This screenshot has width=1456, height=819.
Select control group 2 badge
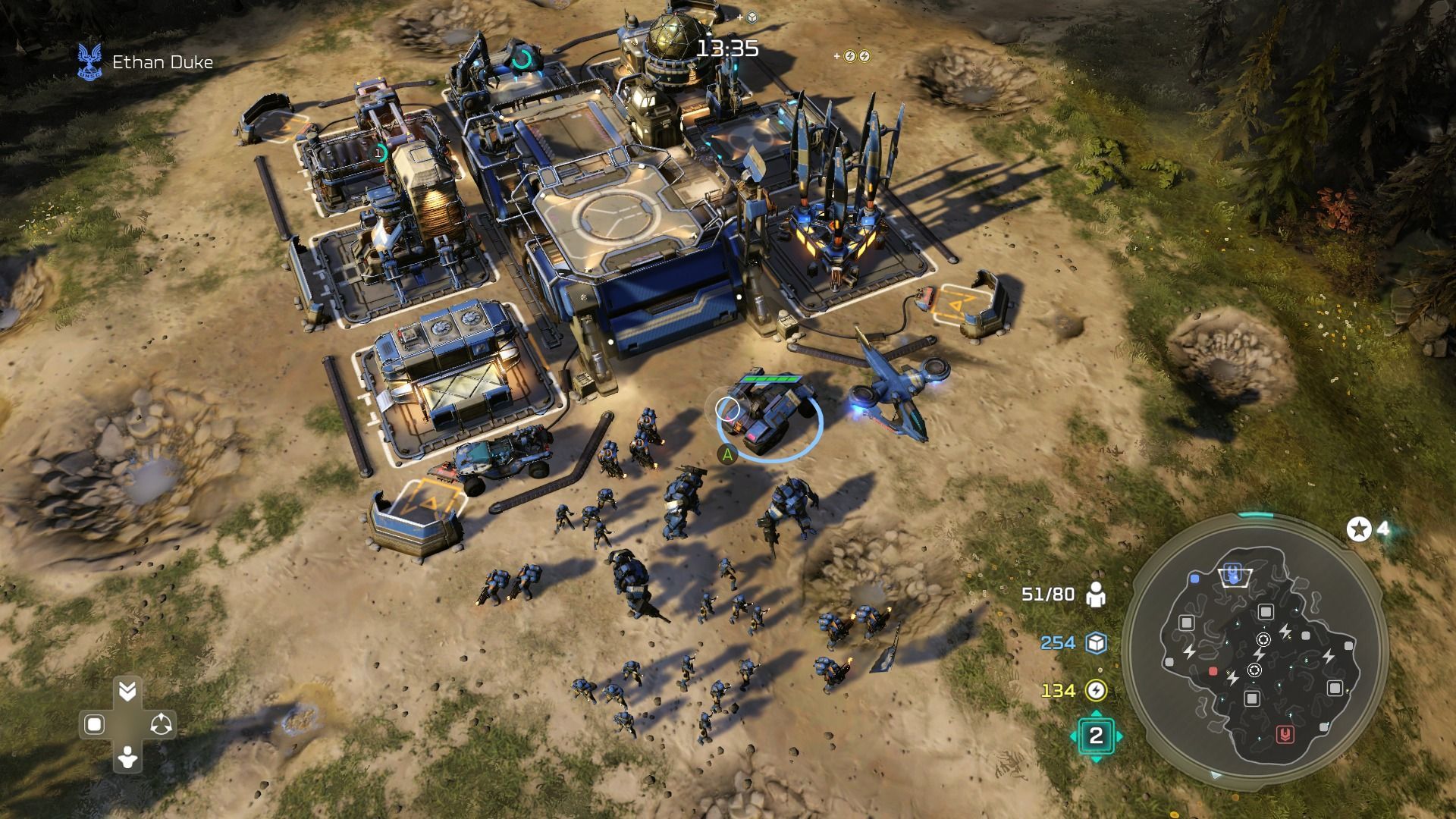(1096, 736)
